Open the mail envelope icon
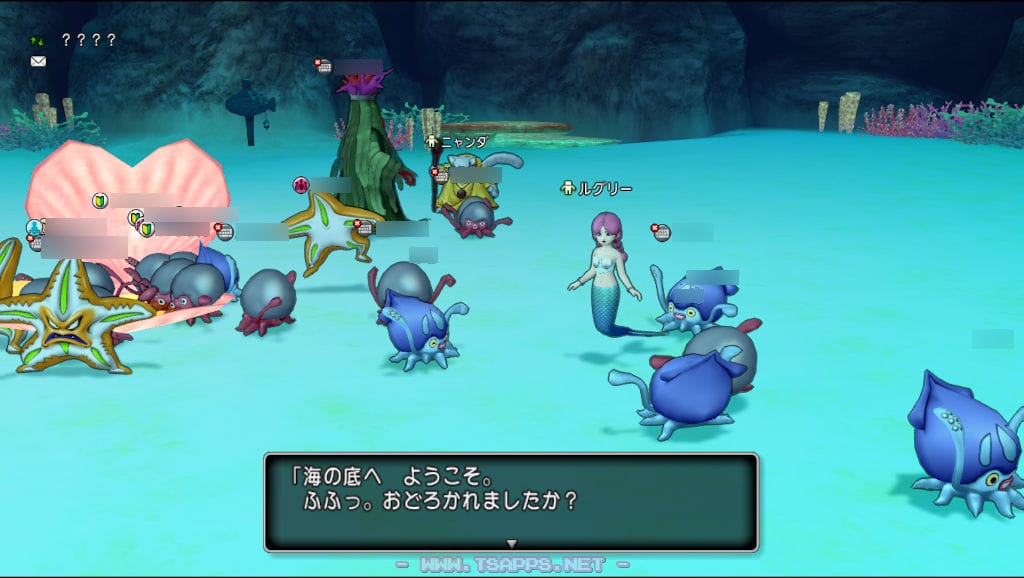The height and width of the screenshot is (578, 1024). (38, 61)
